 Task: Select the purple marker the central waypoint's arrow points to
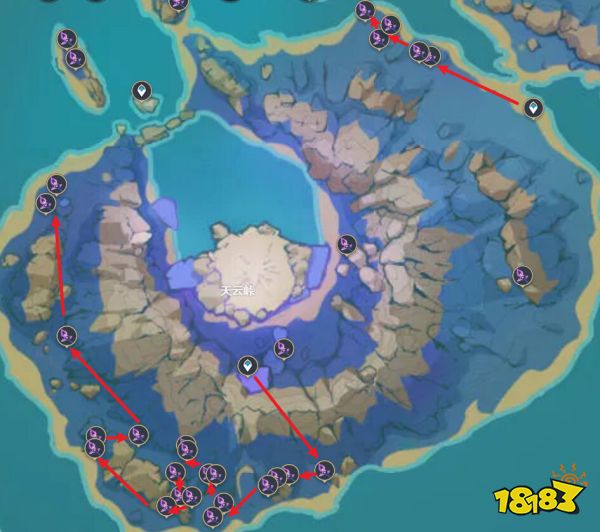(x=323, y=468)
